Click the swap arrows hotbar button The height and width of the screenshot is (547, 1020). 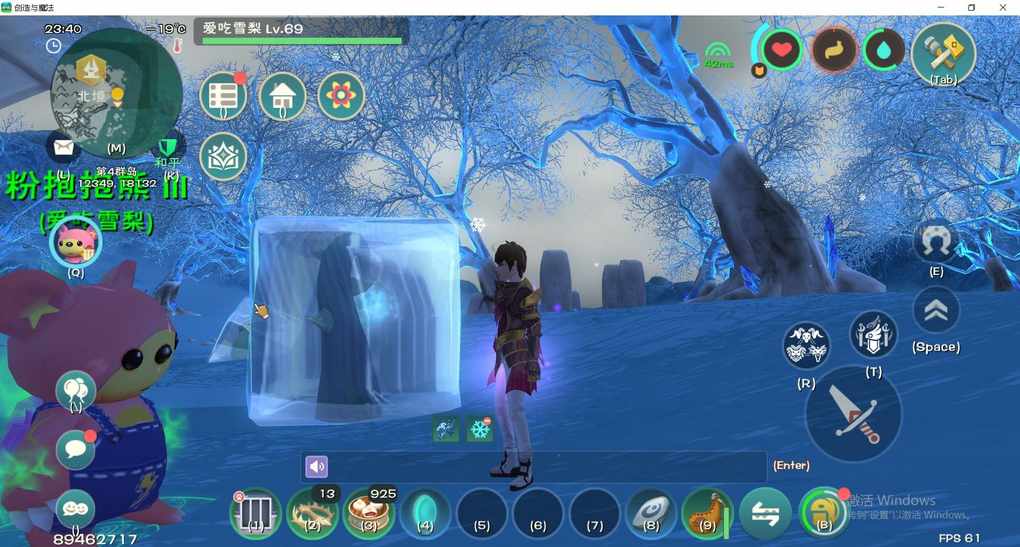click(764, 514)
